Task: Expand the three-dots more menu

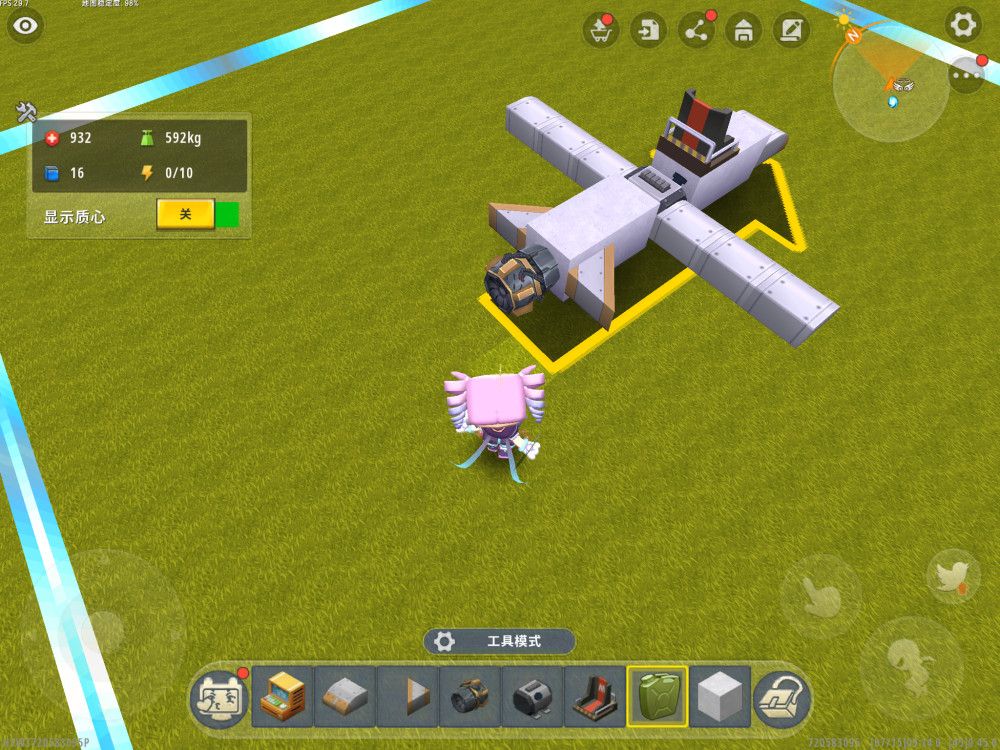Action: (x=966, y=75)
